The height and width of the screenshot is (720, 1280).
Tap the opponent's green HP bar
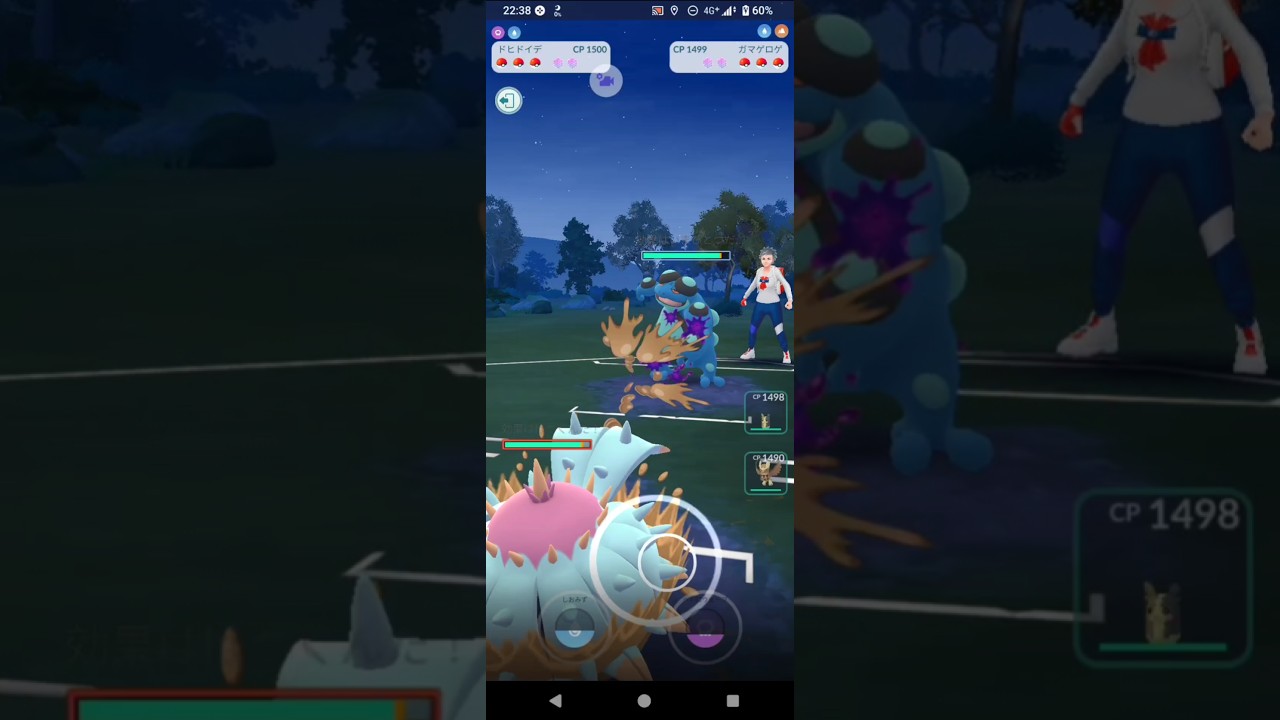[x=685, y=256]
